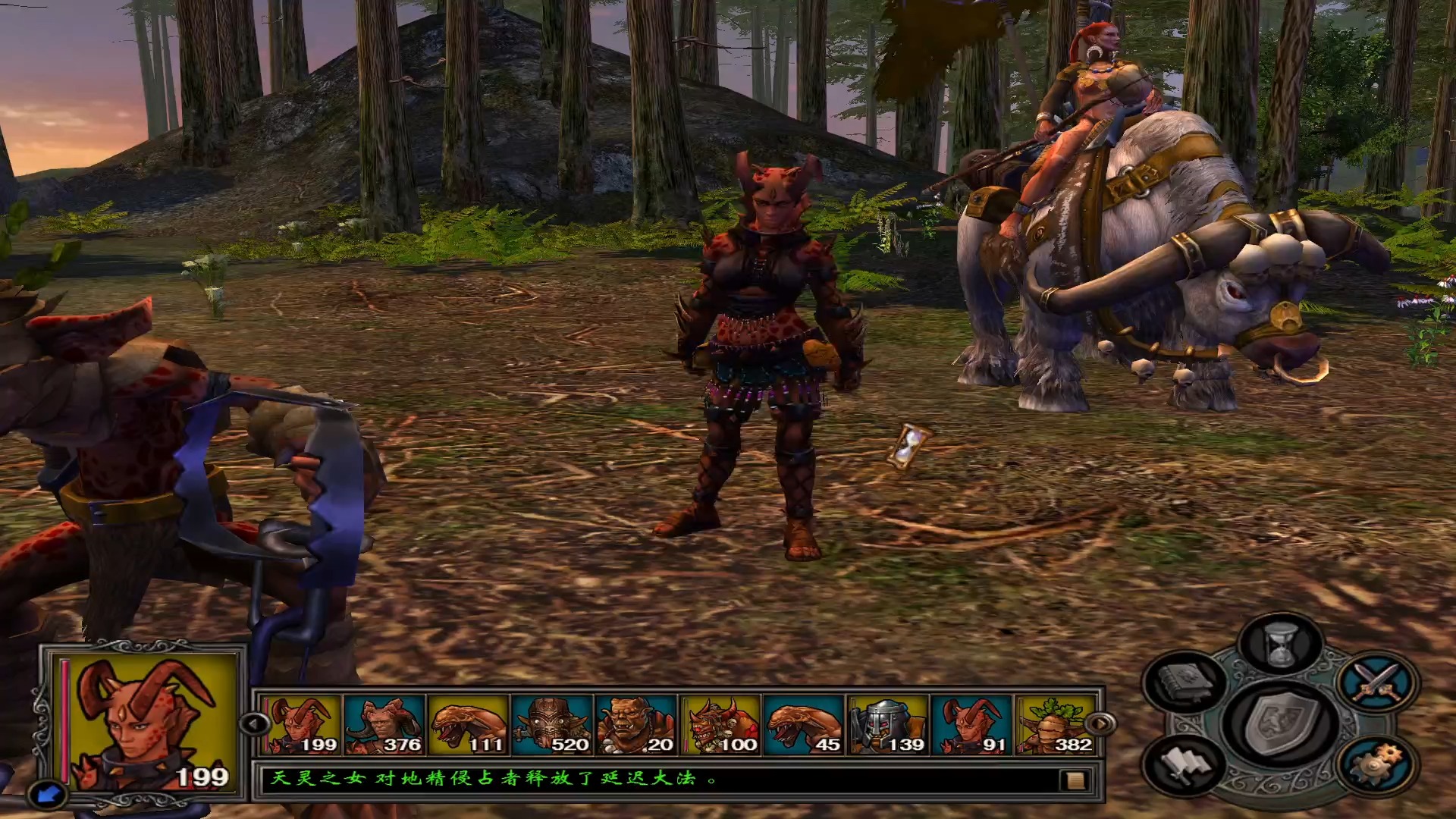The width and height of the screenshot is (1456, 819).
Task: Click the turn queue right arrow
Action: (x=1100, y=723)
